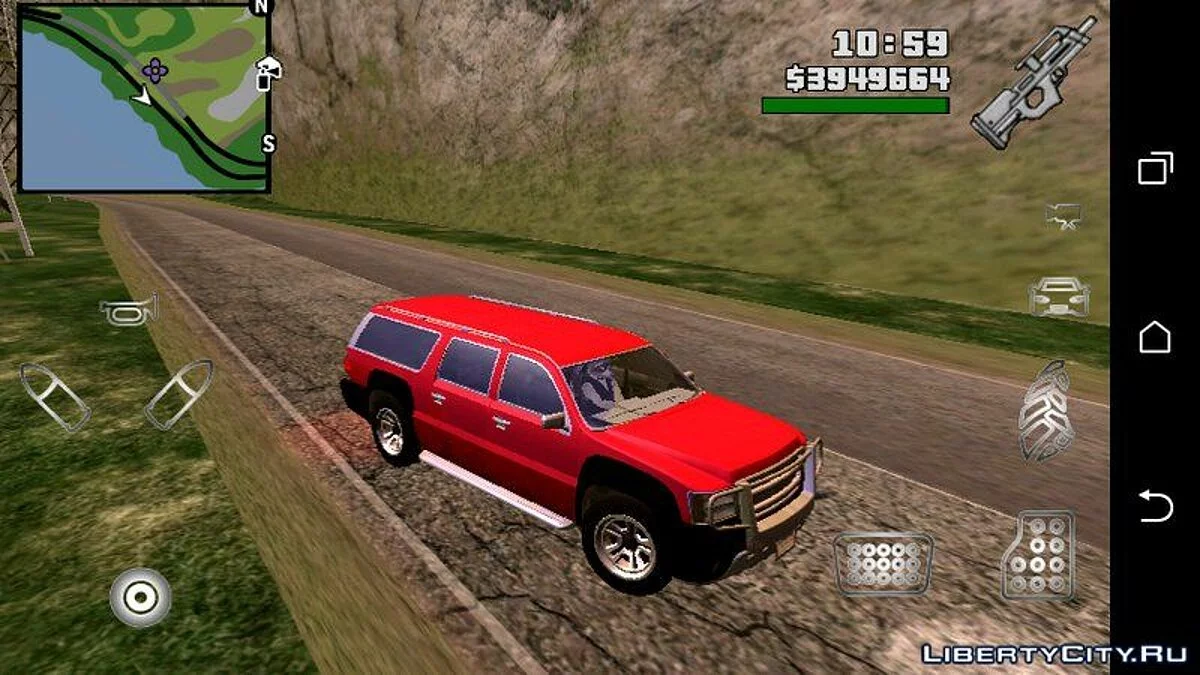Step on the tall accelerator pedal
This screenshot has width=1200, height=675.
1038,556
